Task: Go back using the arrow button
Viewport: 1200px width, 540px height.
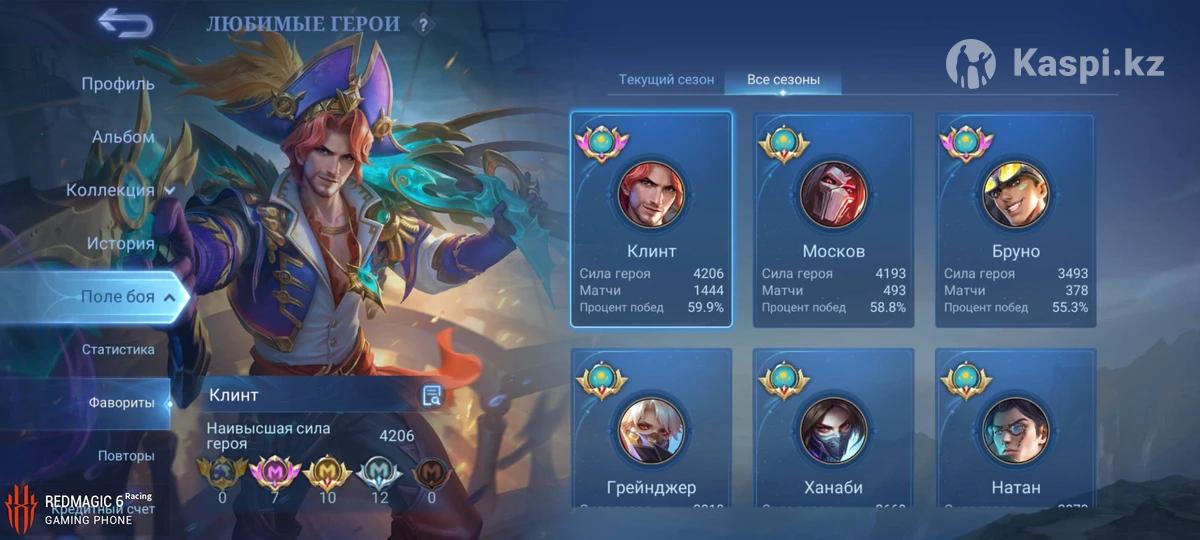Action: (125, 23)
